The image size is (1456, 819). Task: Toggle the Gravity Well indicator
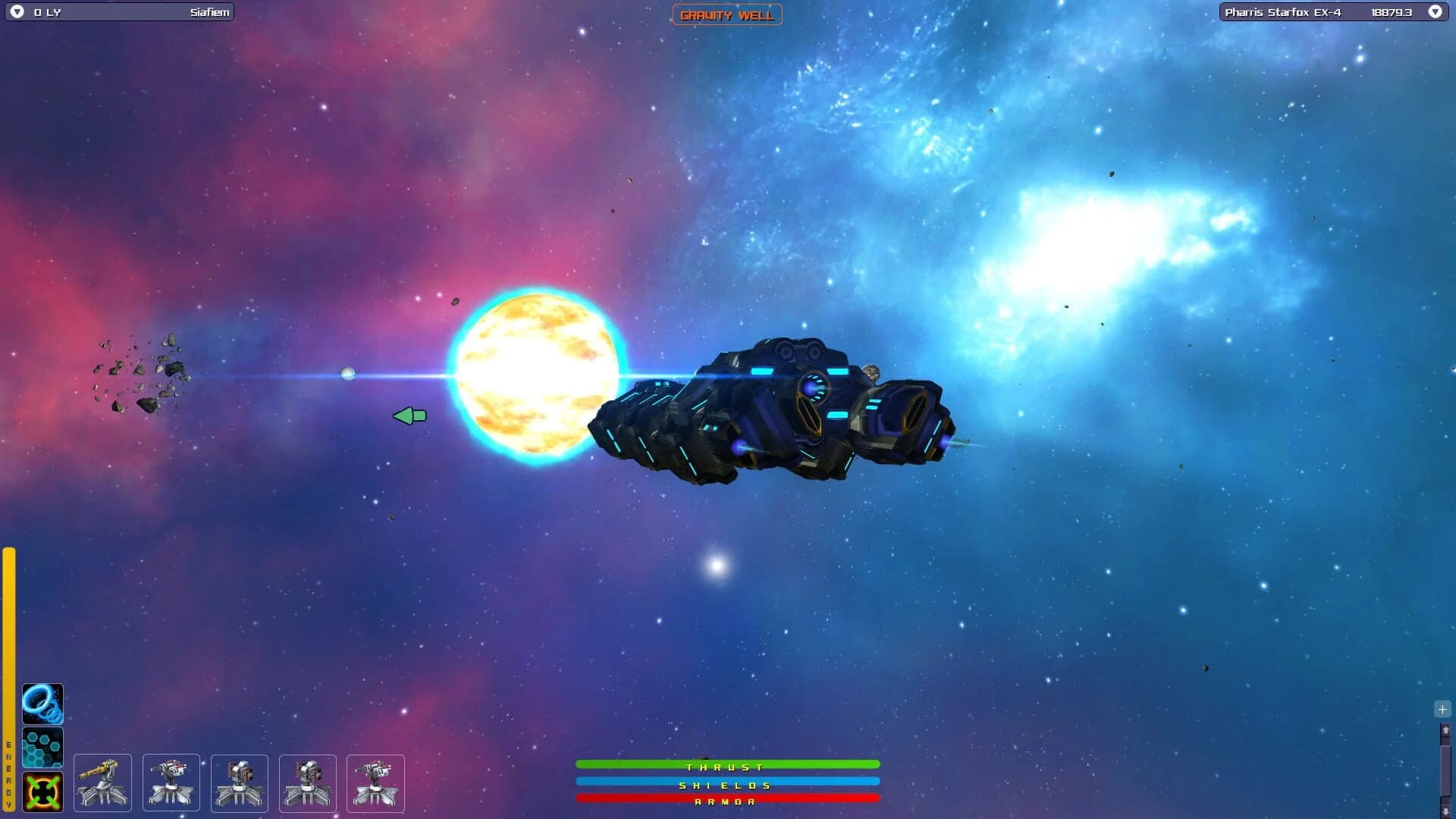(726, 14)
